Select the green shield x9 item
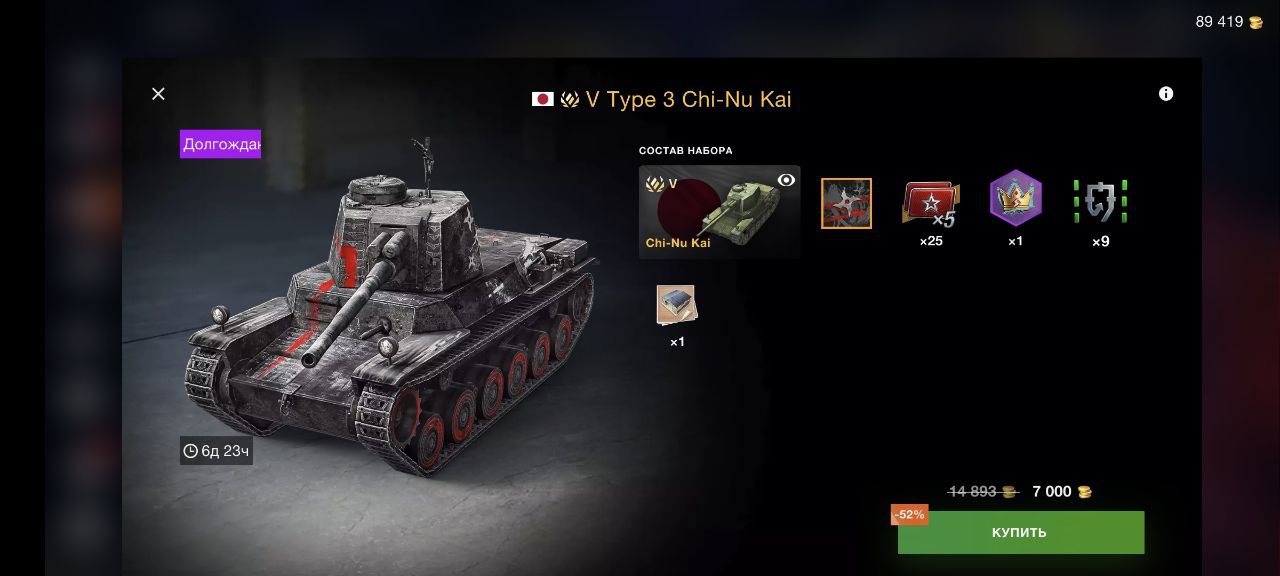Viewport: 1280px width, 576px height. 1100,201
